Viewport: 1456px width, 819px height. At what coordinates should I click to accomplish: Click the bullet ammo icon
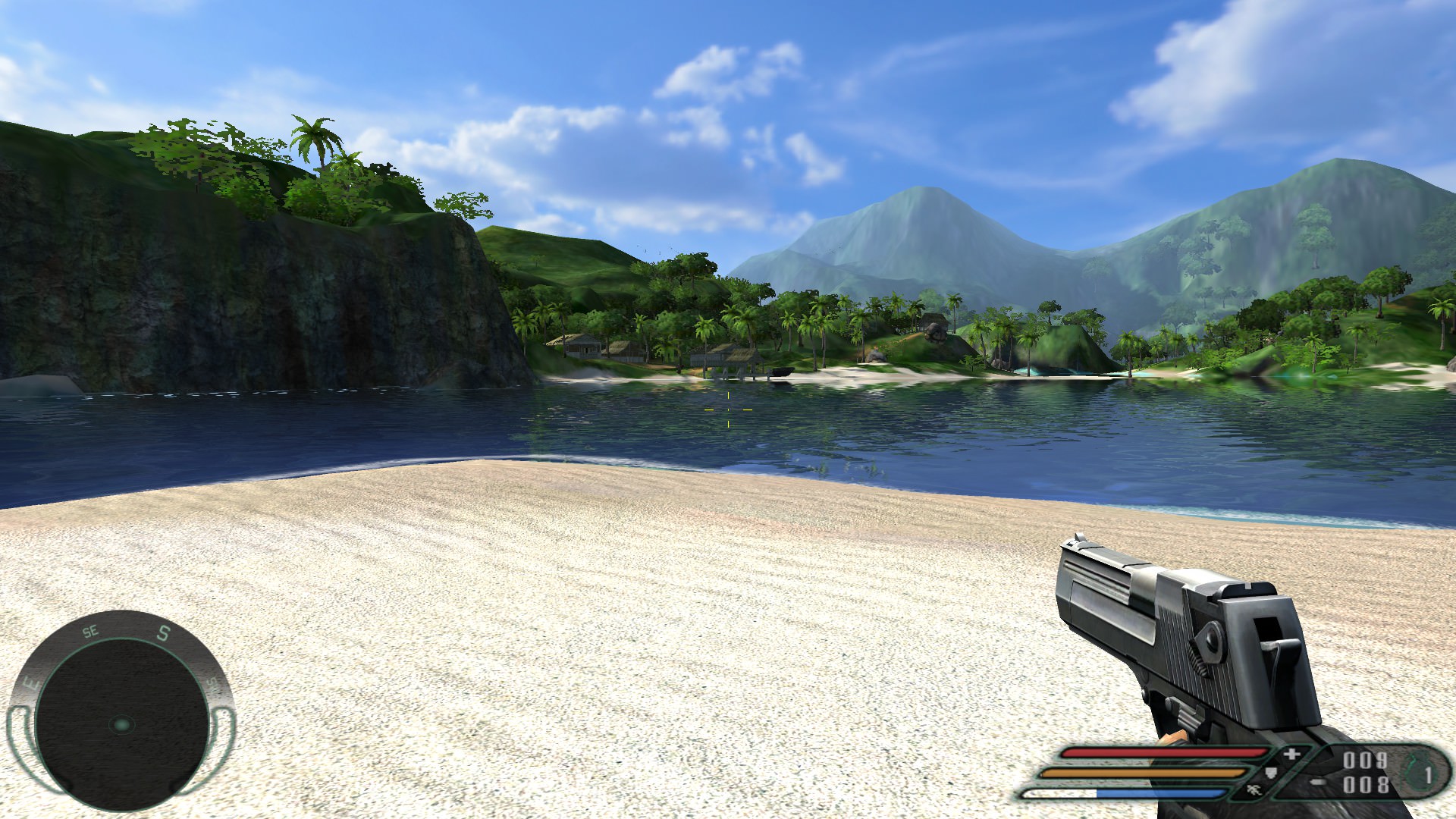pos(1320,783)
